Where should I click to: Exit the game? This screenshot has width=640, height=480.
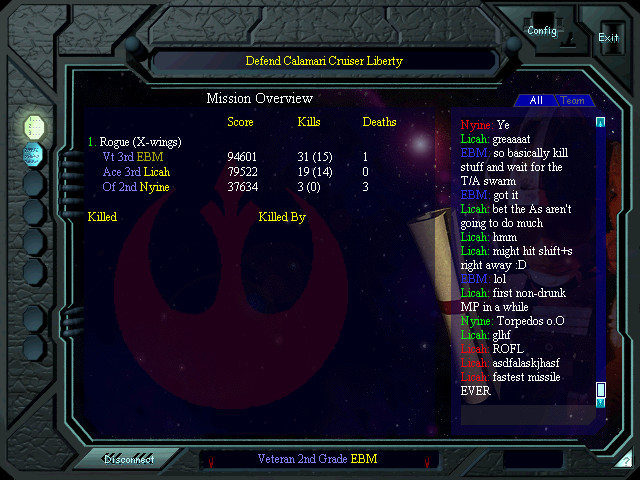pos(608,37)
